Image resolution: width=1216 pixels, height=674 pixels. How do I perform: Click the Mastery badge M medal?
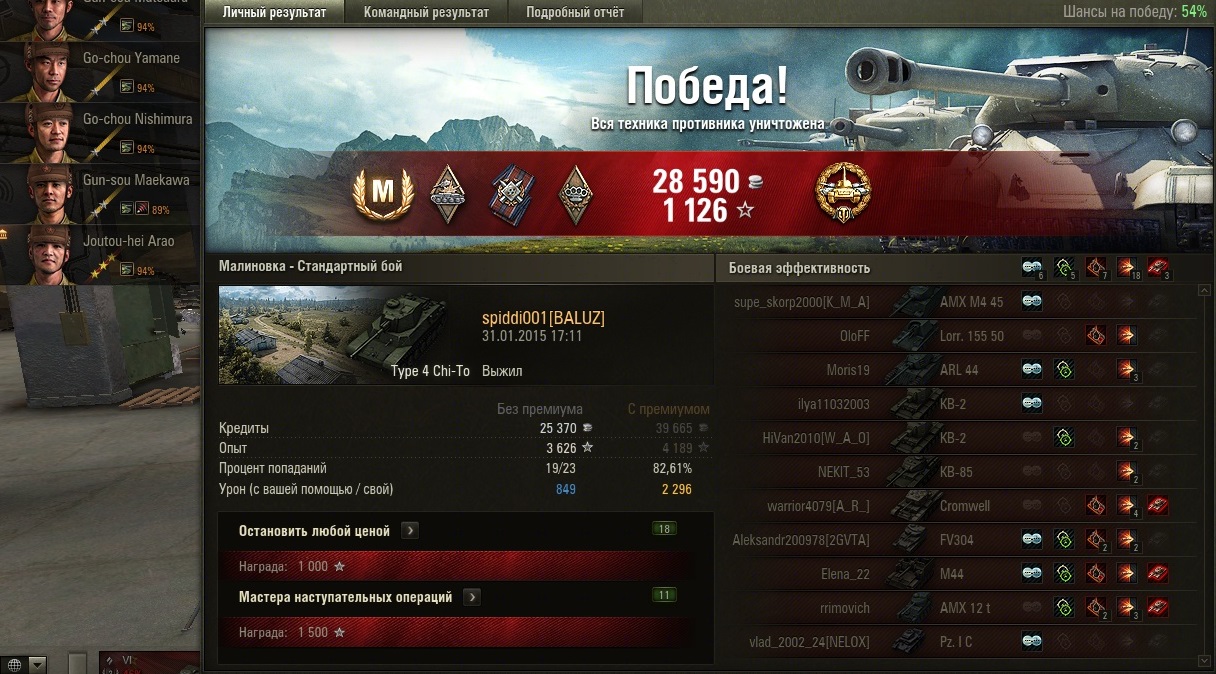tap(383, 192)
